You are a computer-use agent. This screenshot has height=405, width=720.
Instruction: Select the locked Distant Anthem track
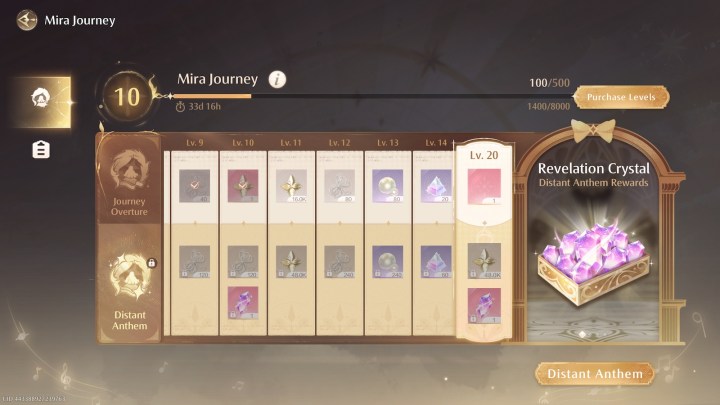click(x=129, y=295)
